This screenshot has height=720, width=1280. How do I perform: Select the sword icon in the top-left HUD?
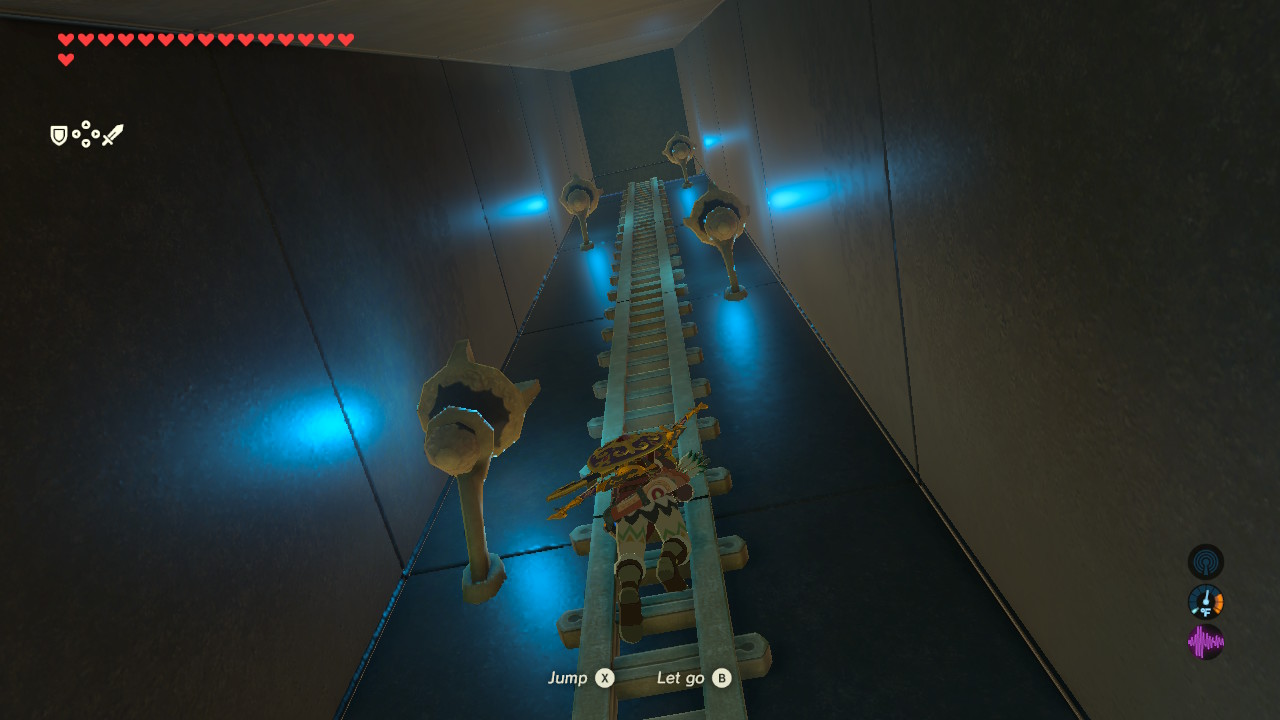[x=113, y=132]
